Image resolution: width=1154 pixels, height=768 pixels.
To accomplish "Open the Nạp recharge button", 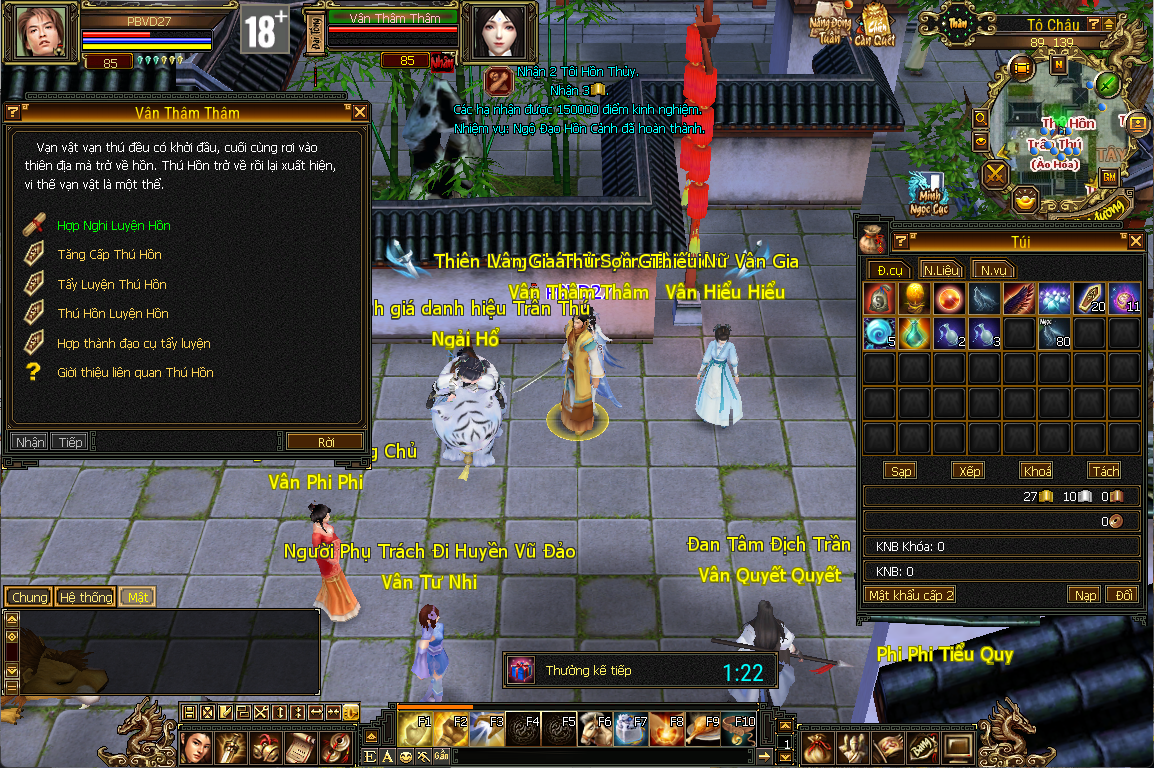I will pos(1085,595).
